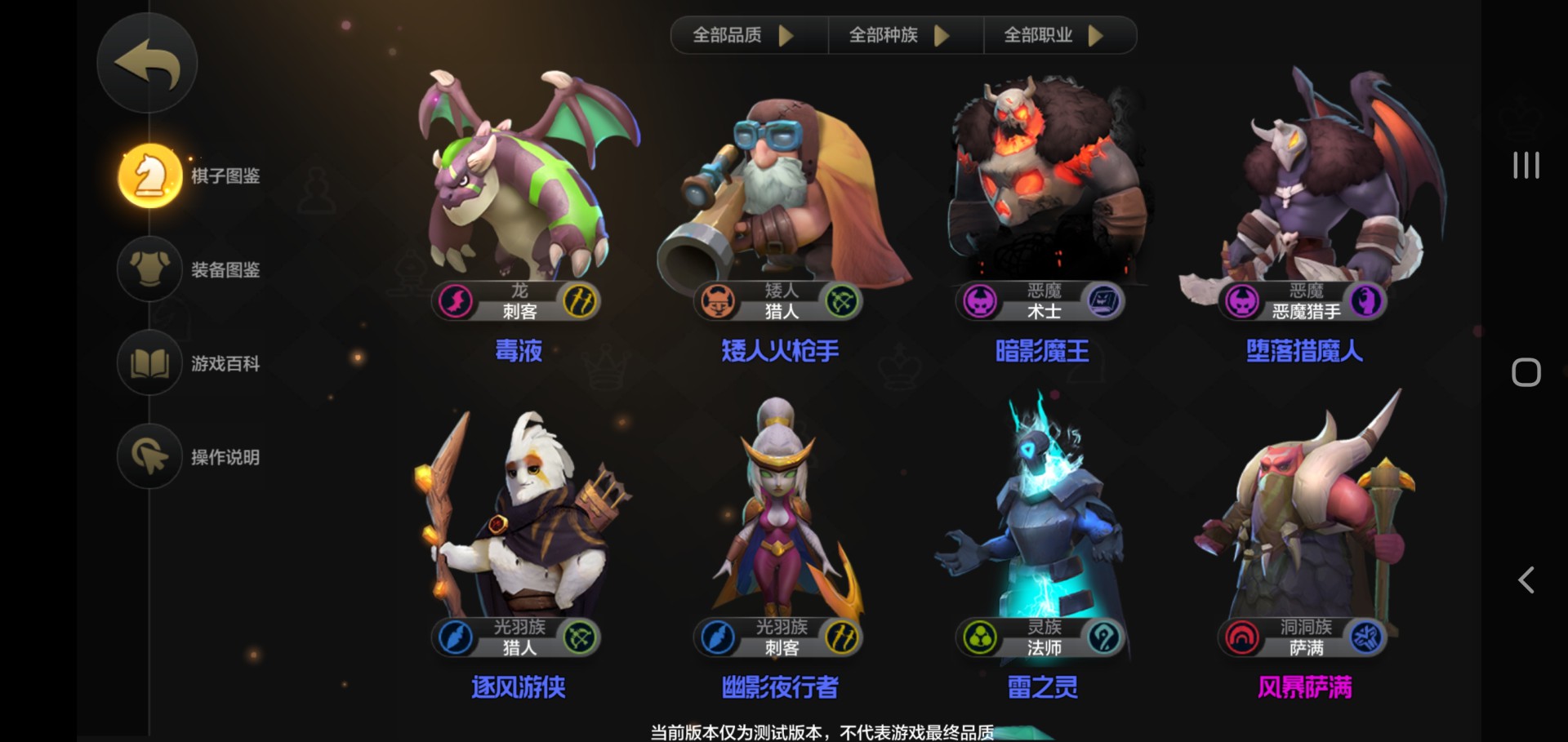The image size is (1568, 742).
Task: Select the 棋子图鉴 knight icon in sidebar
Action: click(149, 176)
